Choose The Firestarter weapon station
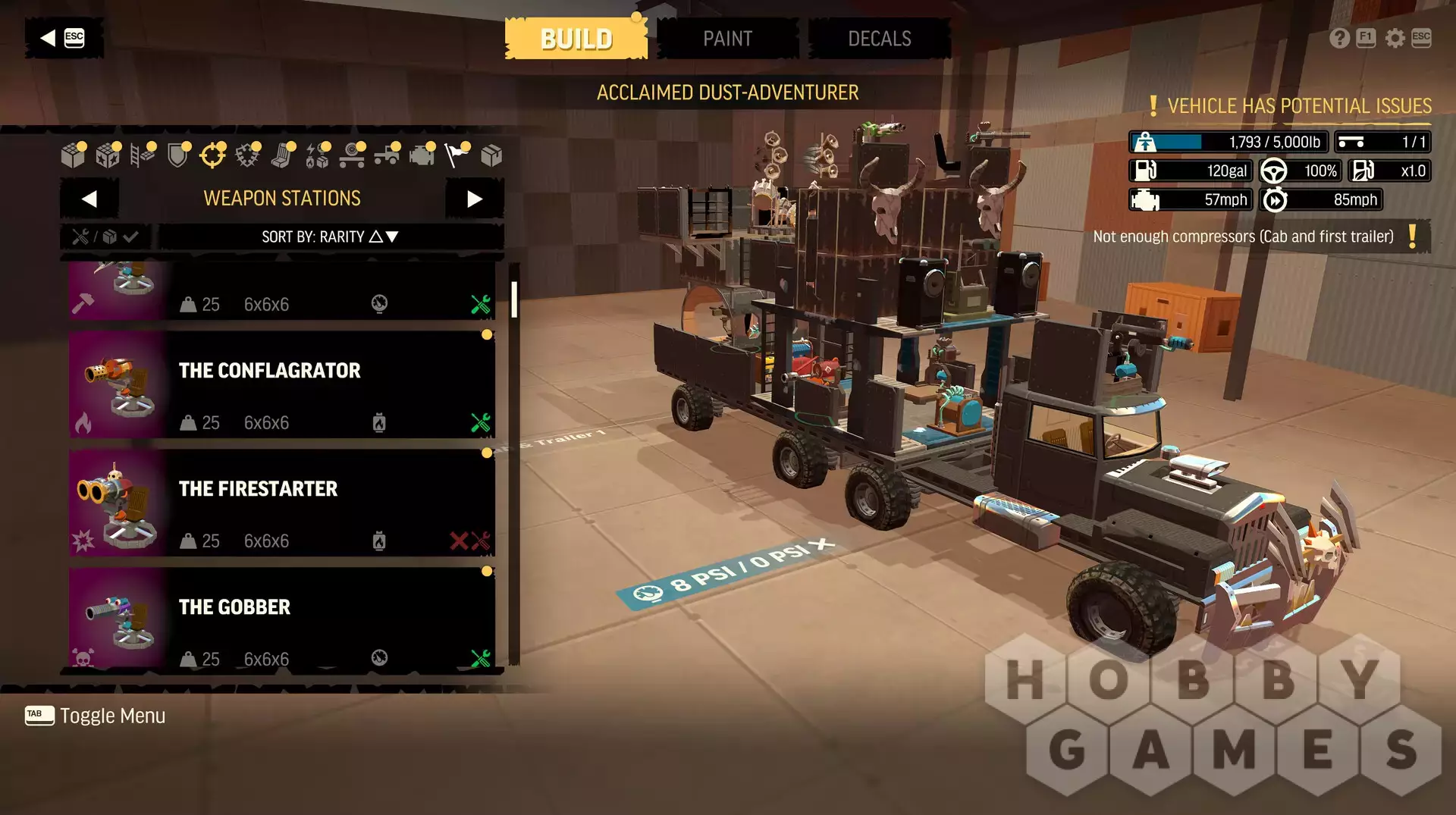Screen dimensions: 1456x815 pos(282,503)
